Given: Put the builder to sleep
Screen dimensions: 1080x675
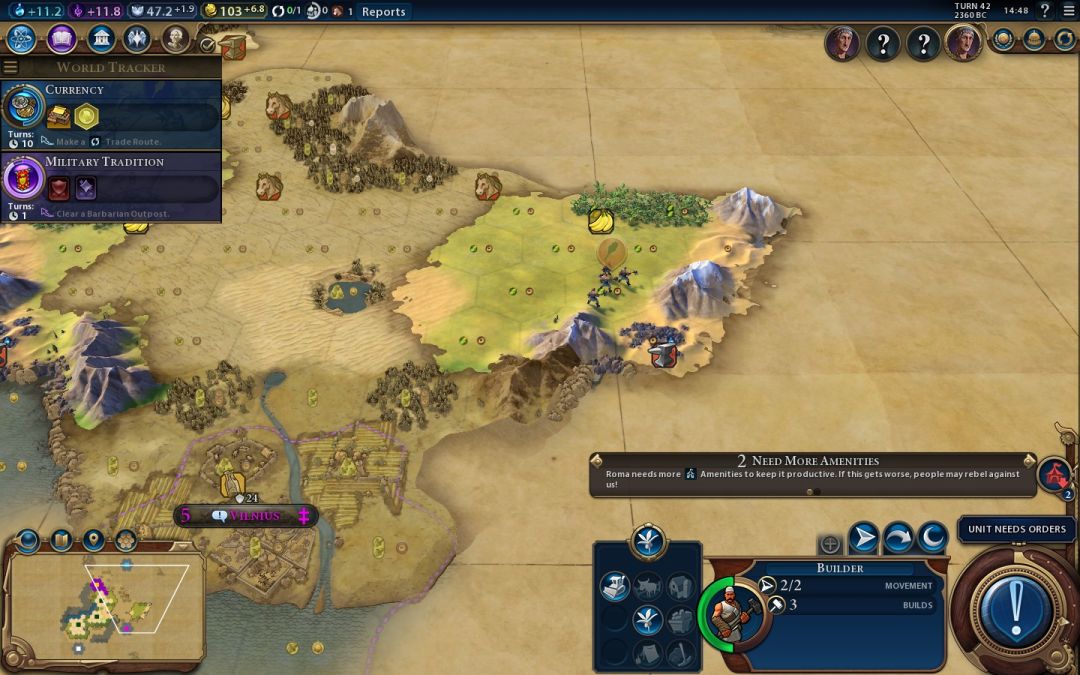Looking at the screenshot, I should point(932,539).
